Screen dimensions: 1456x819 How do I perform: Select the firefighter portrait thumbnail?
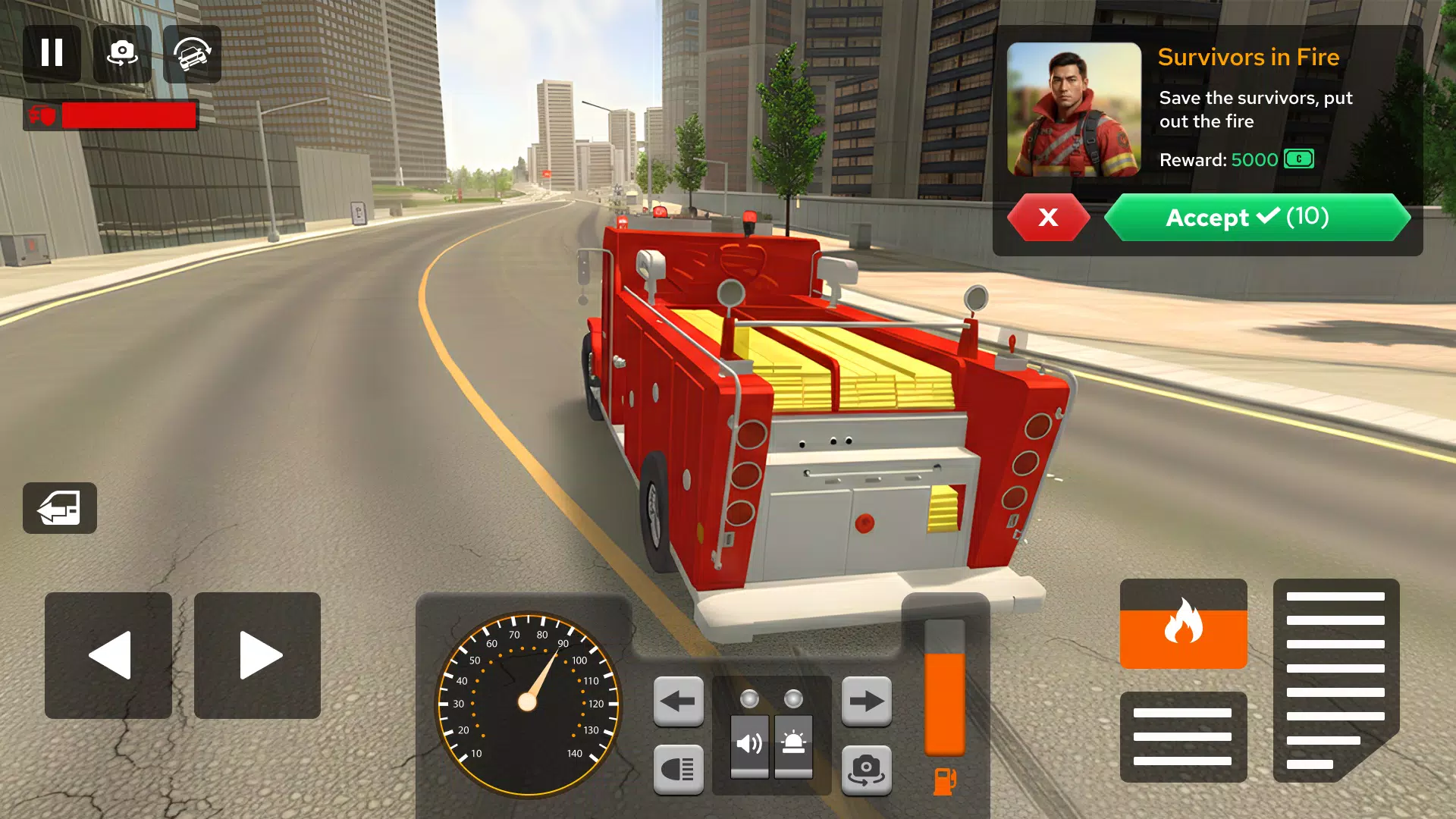click(1074, 109)
